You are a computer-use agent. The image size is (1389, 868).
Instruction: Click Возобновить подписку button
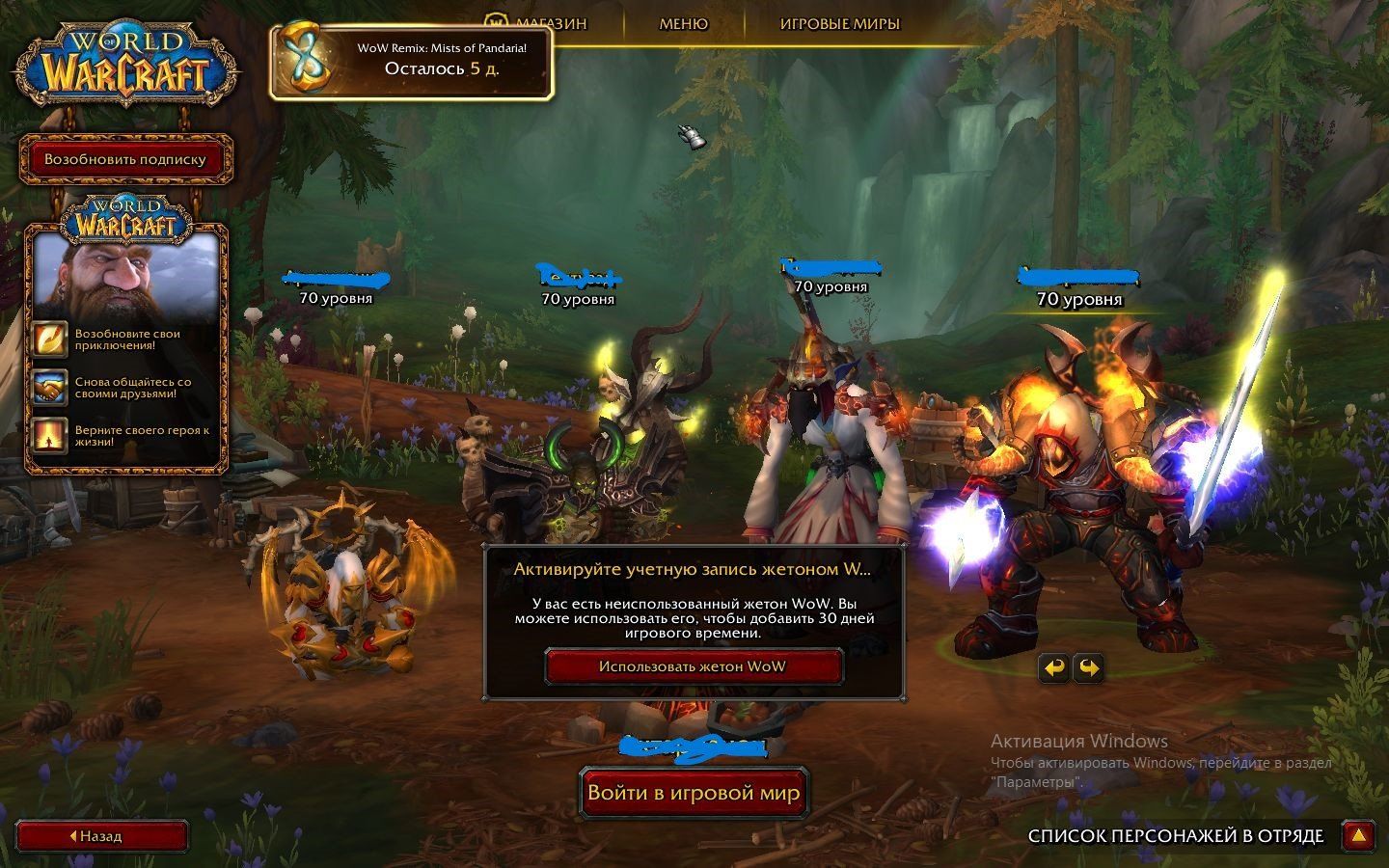click(x=125, y=159)
